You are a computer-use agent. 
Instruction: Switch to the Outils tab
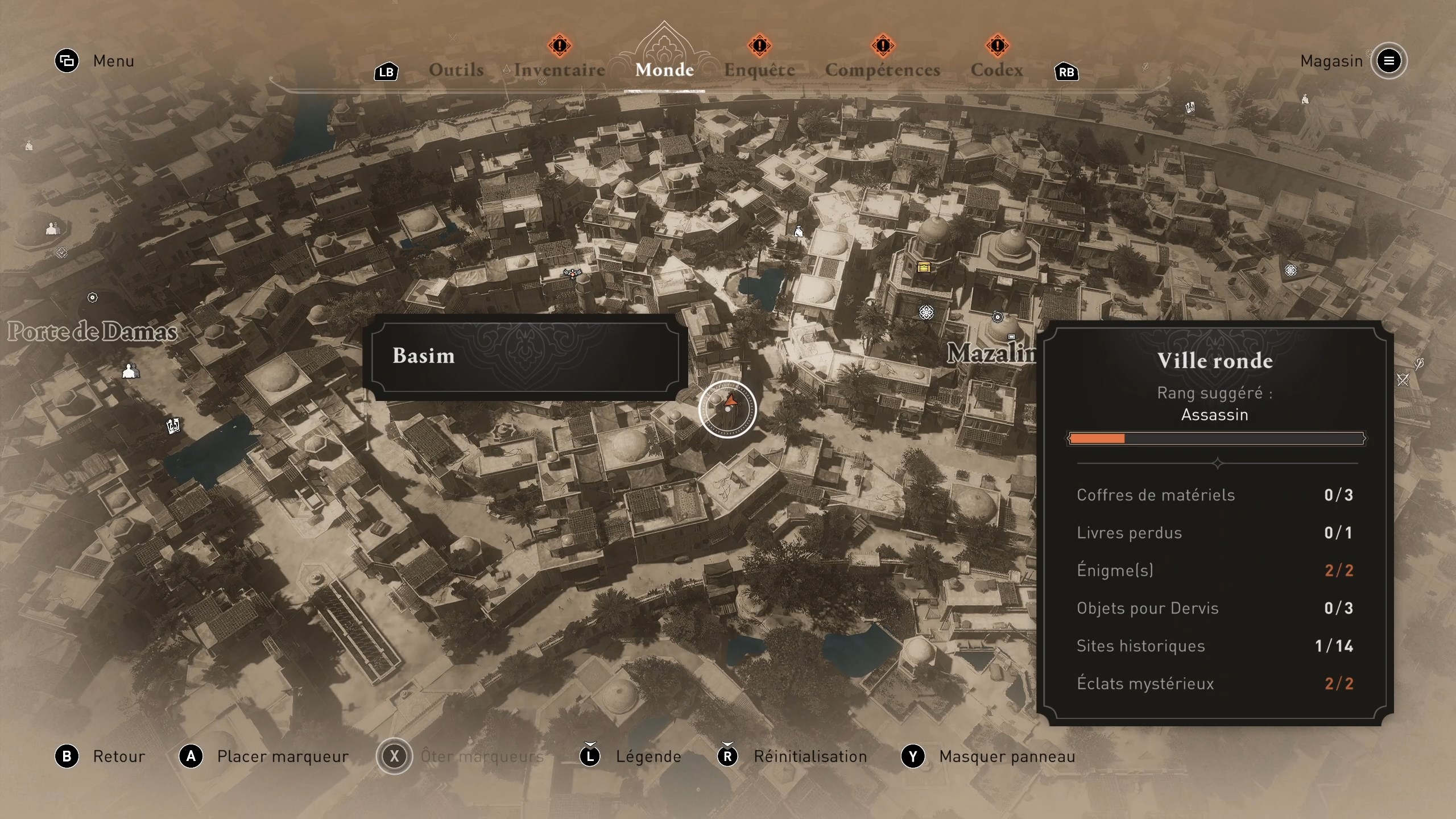[x=456, y=70]
